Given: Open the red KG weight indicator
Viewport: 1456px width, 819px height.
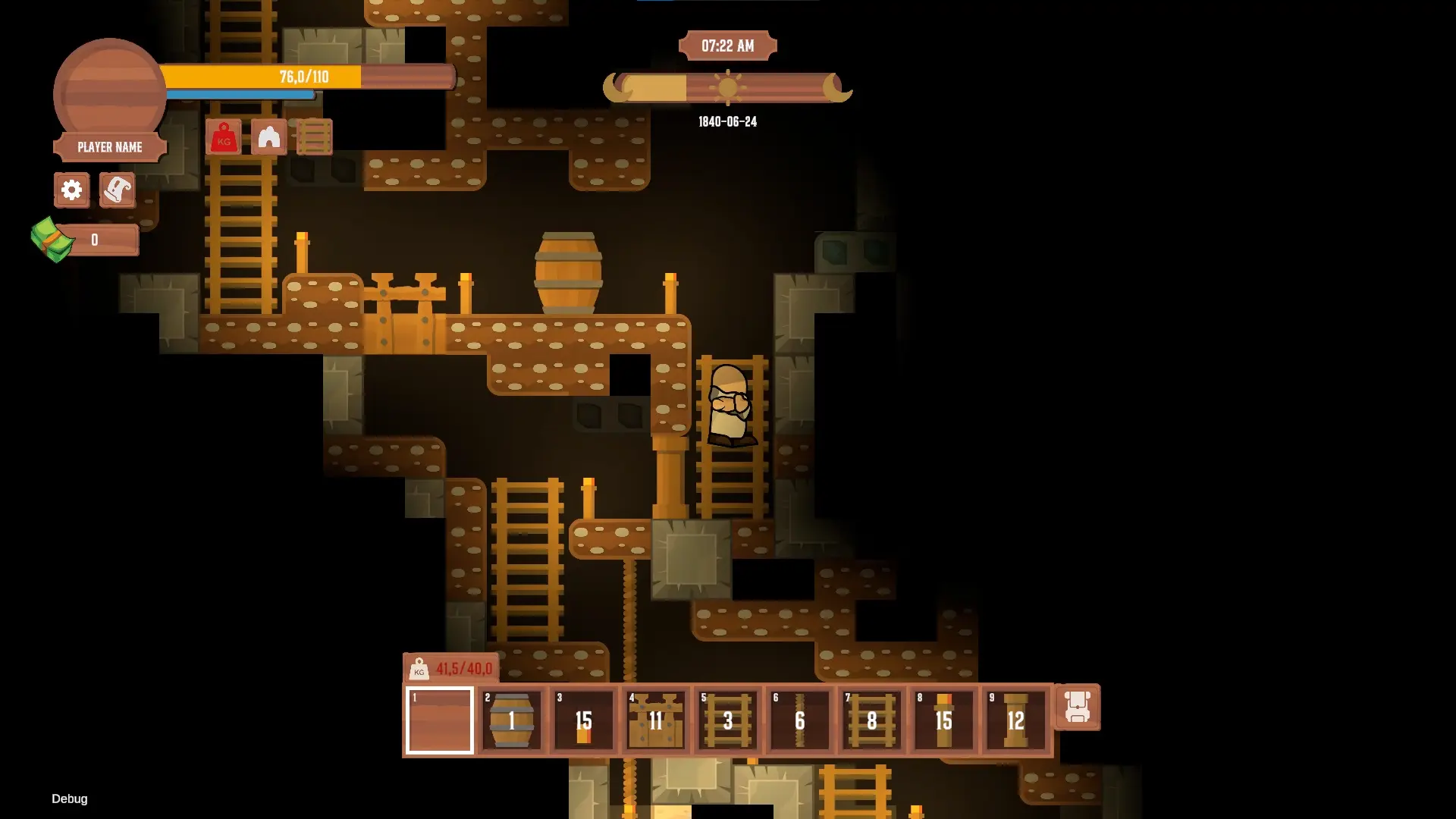Looking at the screenshot, I should click(x=223, y=137).
